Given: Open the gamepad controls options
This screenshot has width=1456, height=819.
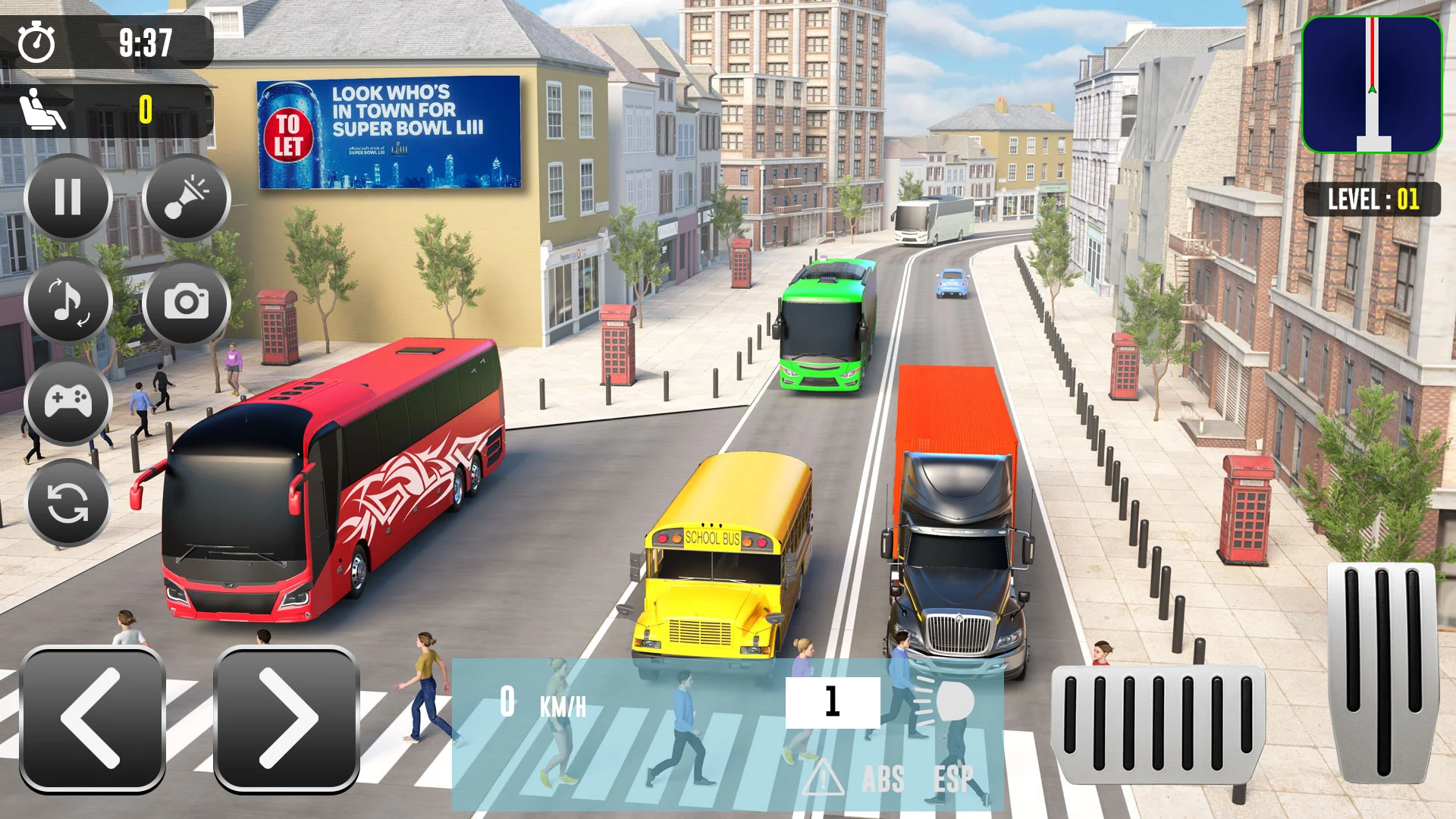Looking at the screenshot, I should (x=68, y=401).
